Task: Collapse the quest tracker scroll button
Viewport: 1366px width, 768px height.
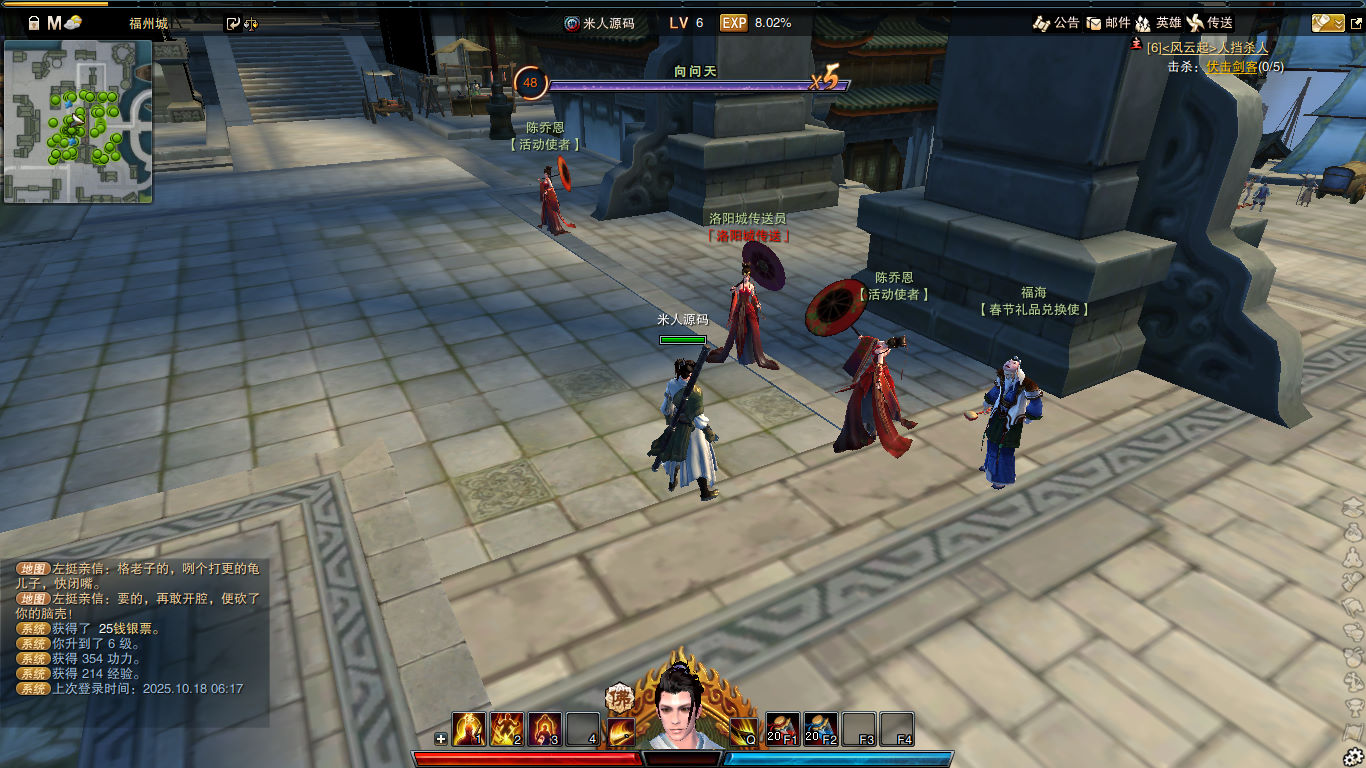Action: [x=1328, y=22]
